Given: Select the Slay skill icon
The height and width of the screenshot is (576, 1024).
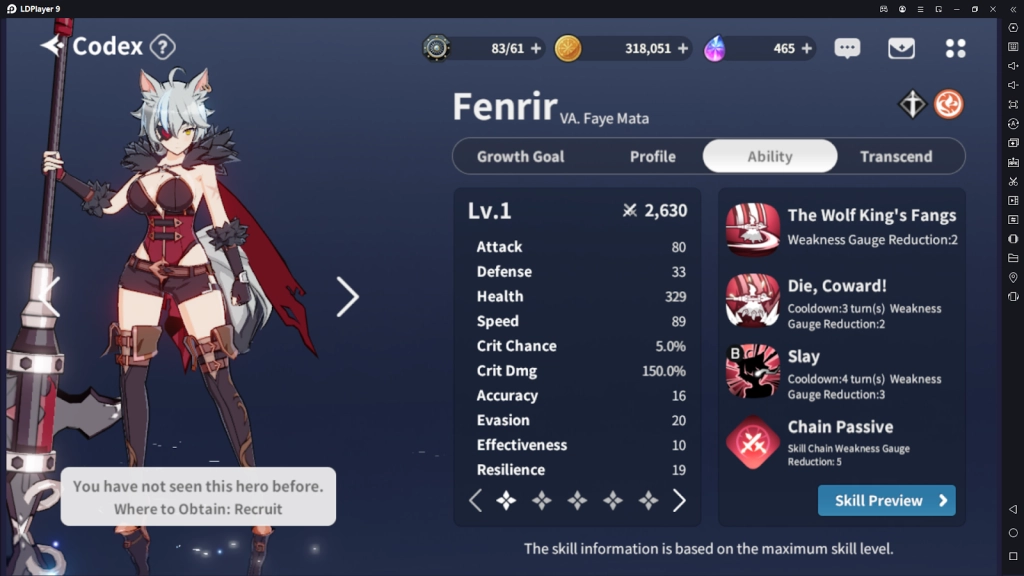Looking at the screenshot, I should [x=753, y=371].
